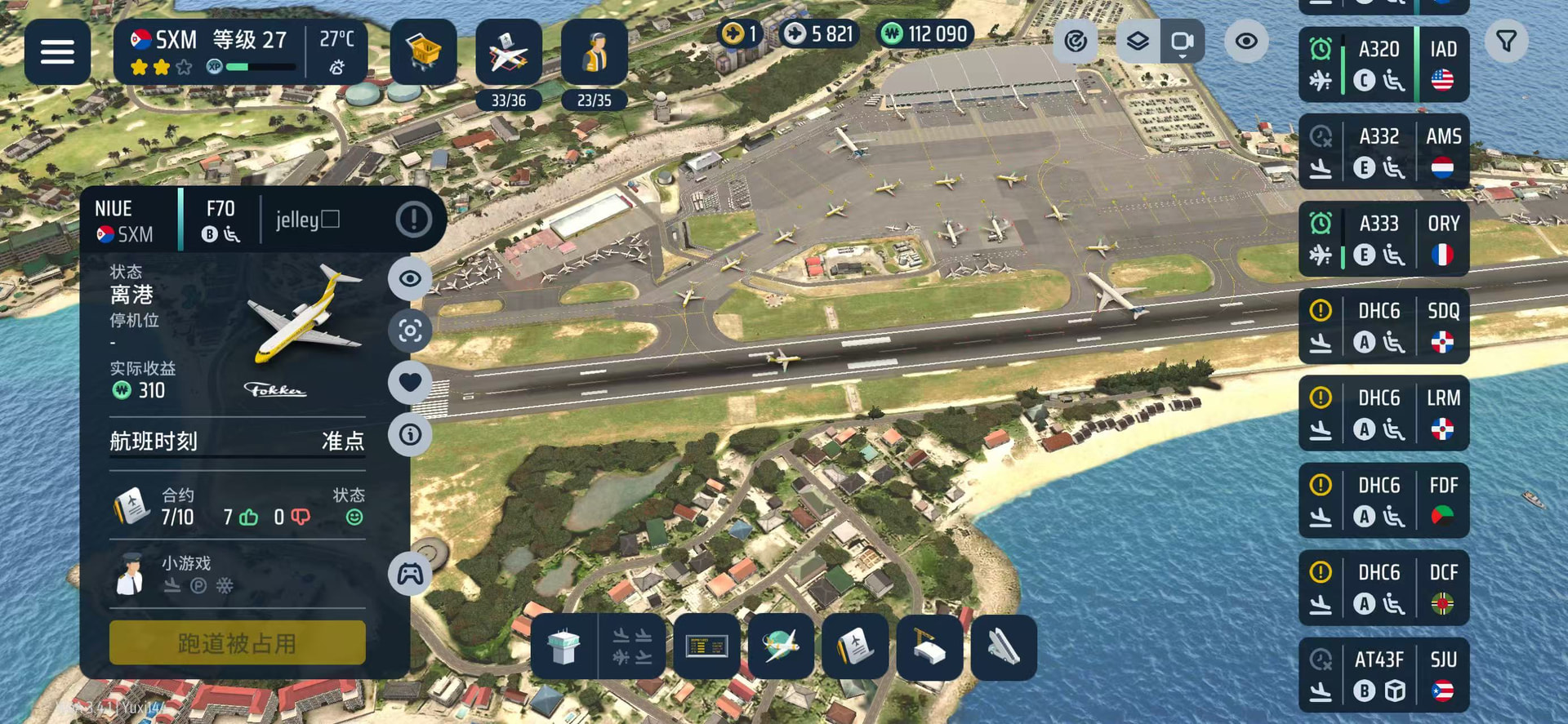This screenshot has width=1568, height=724.
Task: Toggle interface visibility with the top eye icon
Action: [x=1245, y=41]
